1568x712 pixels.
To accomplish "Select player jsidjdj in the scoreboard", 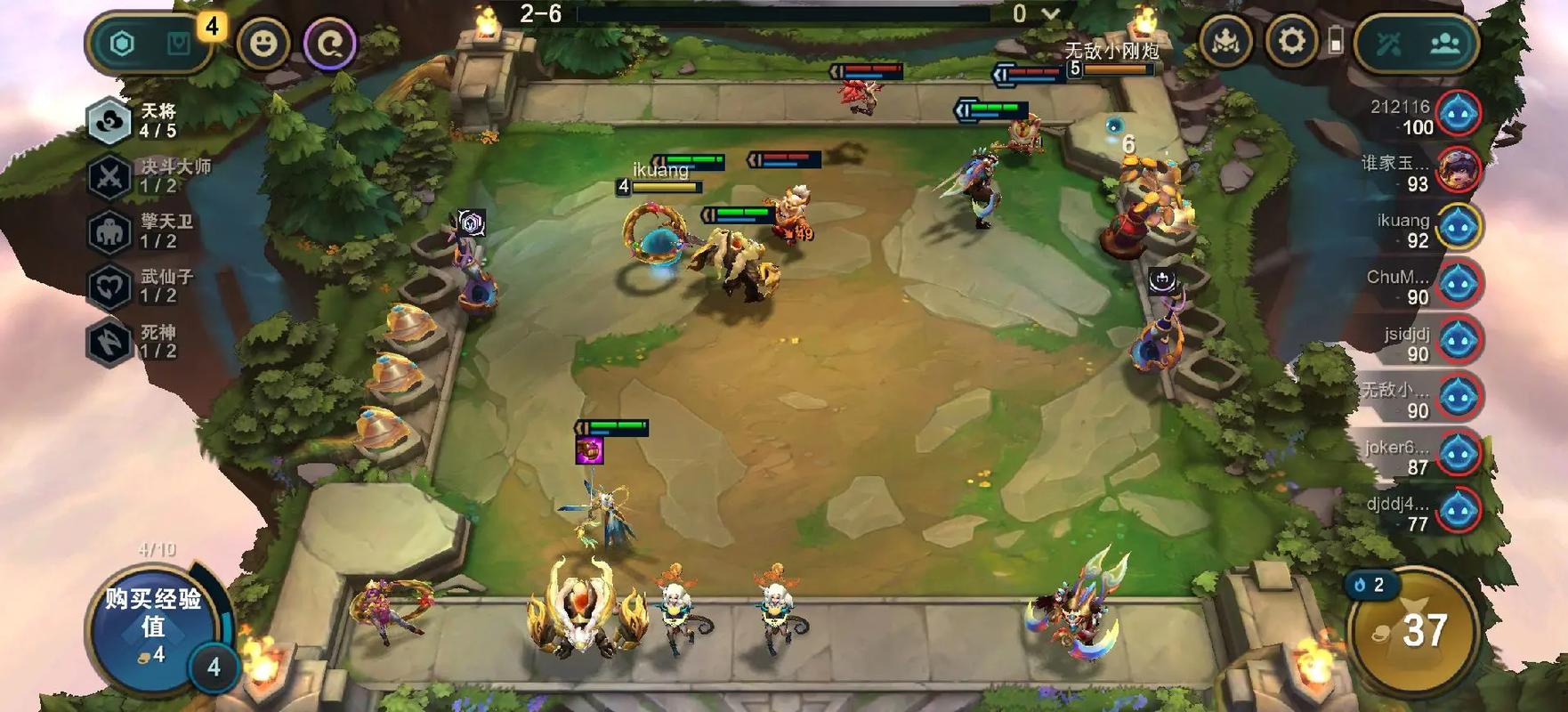I will (1424, 342).
